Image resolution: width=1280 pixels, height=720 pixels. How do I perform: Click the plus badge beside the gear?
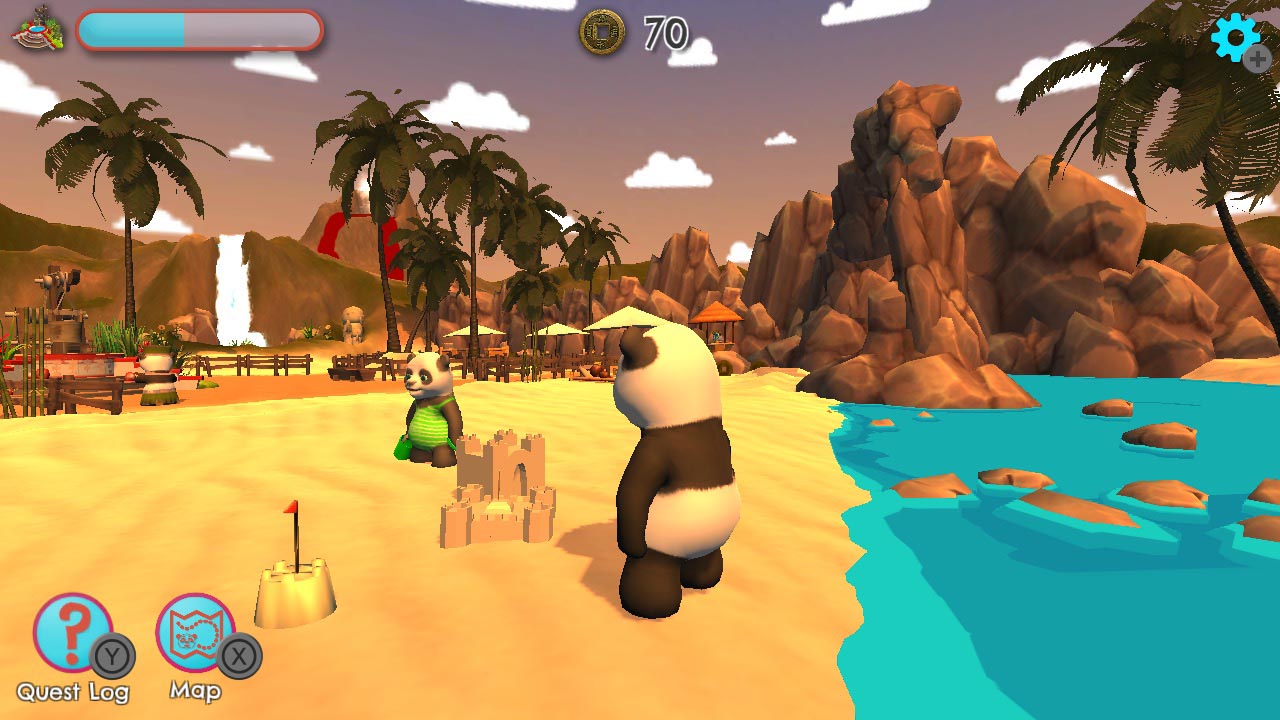(x=1259, y=60)
